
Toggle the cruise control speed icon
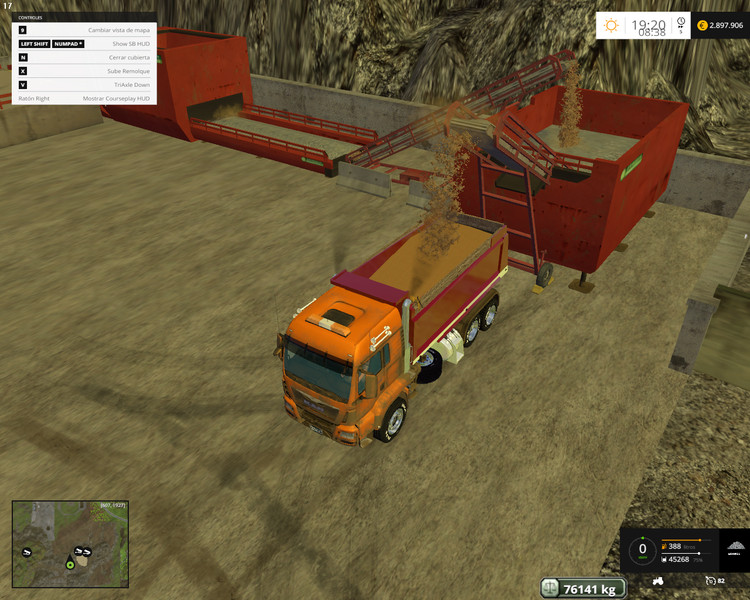[x=709, y=580]
